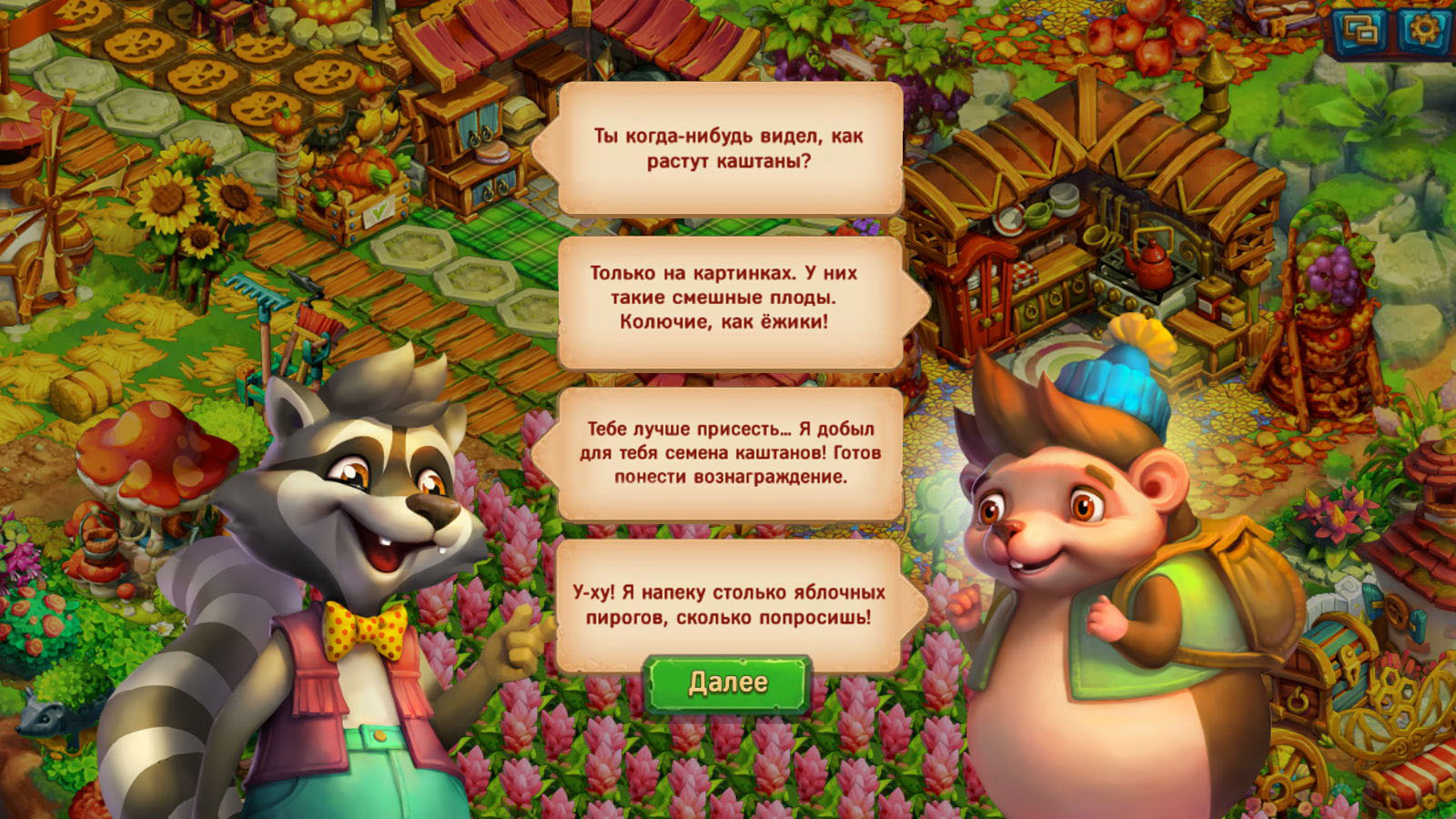This screenshot has width=1456, height=819.
Task: Toggle window mode with the overlapping-windows icon
Action: pyautogui.click(x=1360, y=31)
